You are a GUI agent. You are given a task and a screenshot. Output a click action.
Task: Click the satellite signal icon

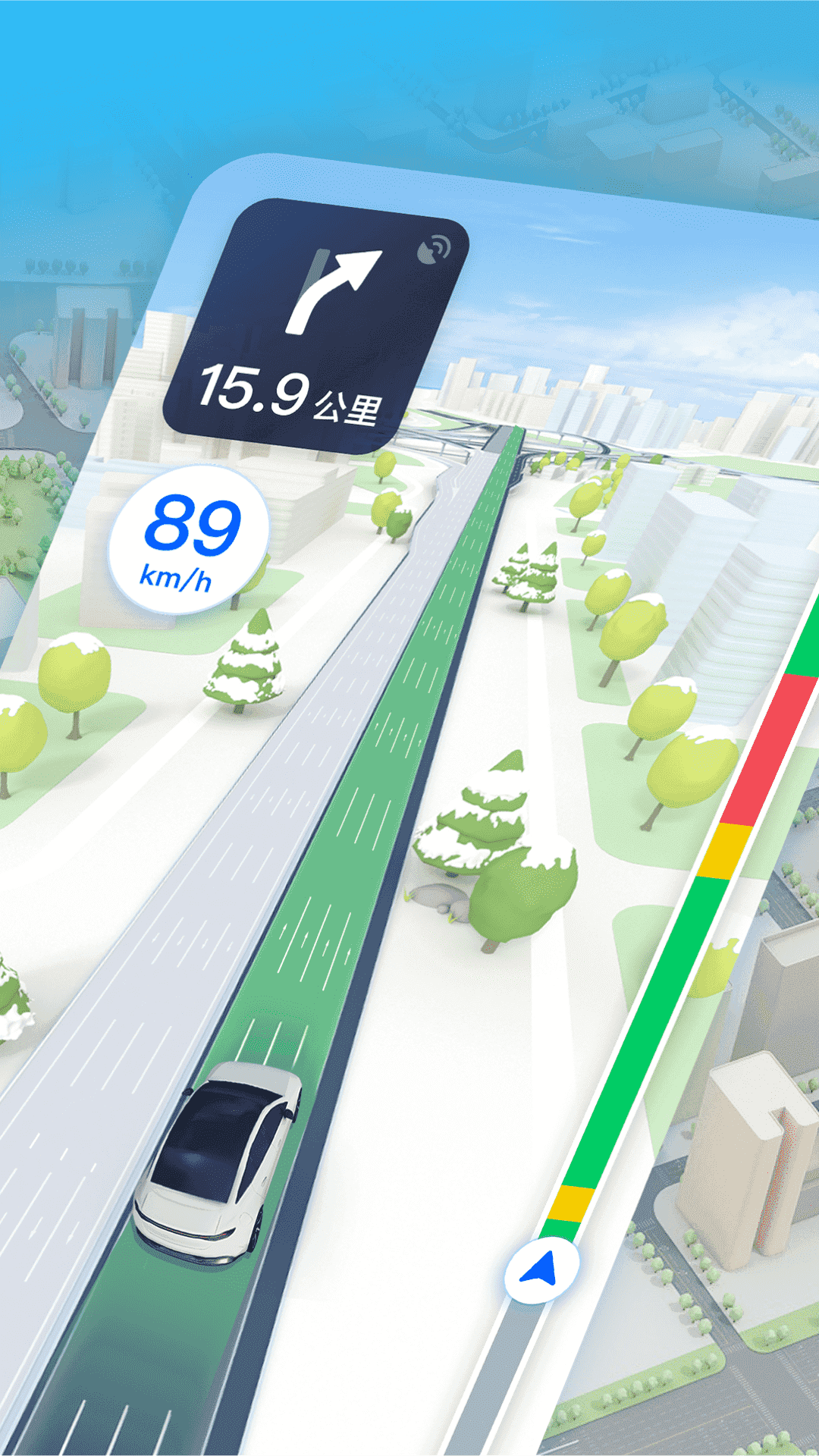(x=435, y=249)
